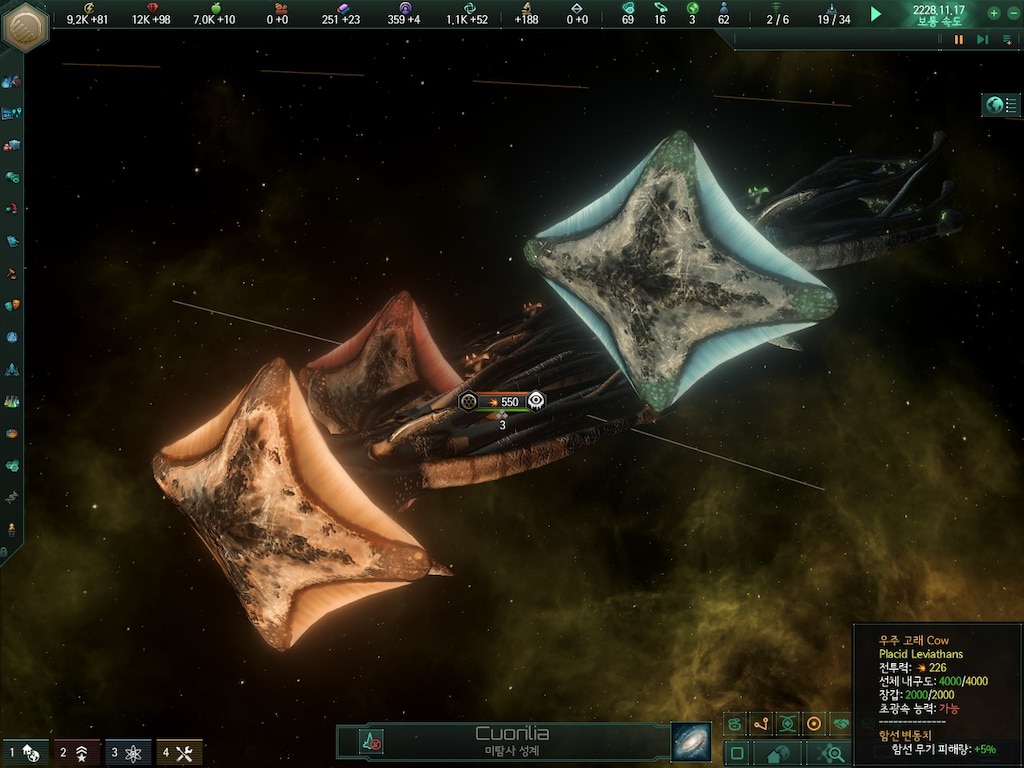Open the galaxy map view button
Image resolution: width=1024 pixels, height=768 pixels.
(690, 742)
